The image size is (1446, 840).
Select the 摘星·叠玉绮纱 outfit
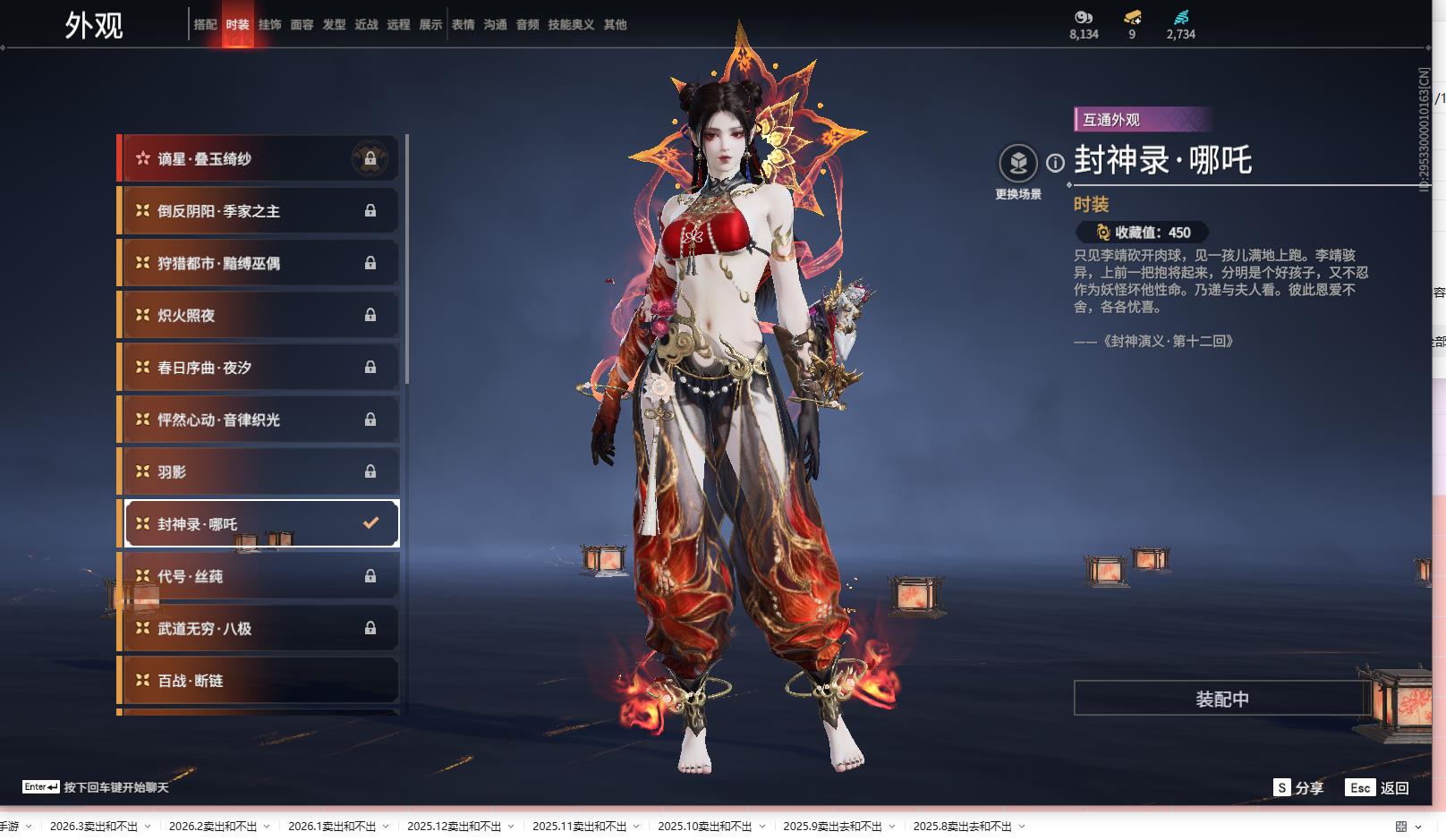tap(259, 159)
